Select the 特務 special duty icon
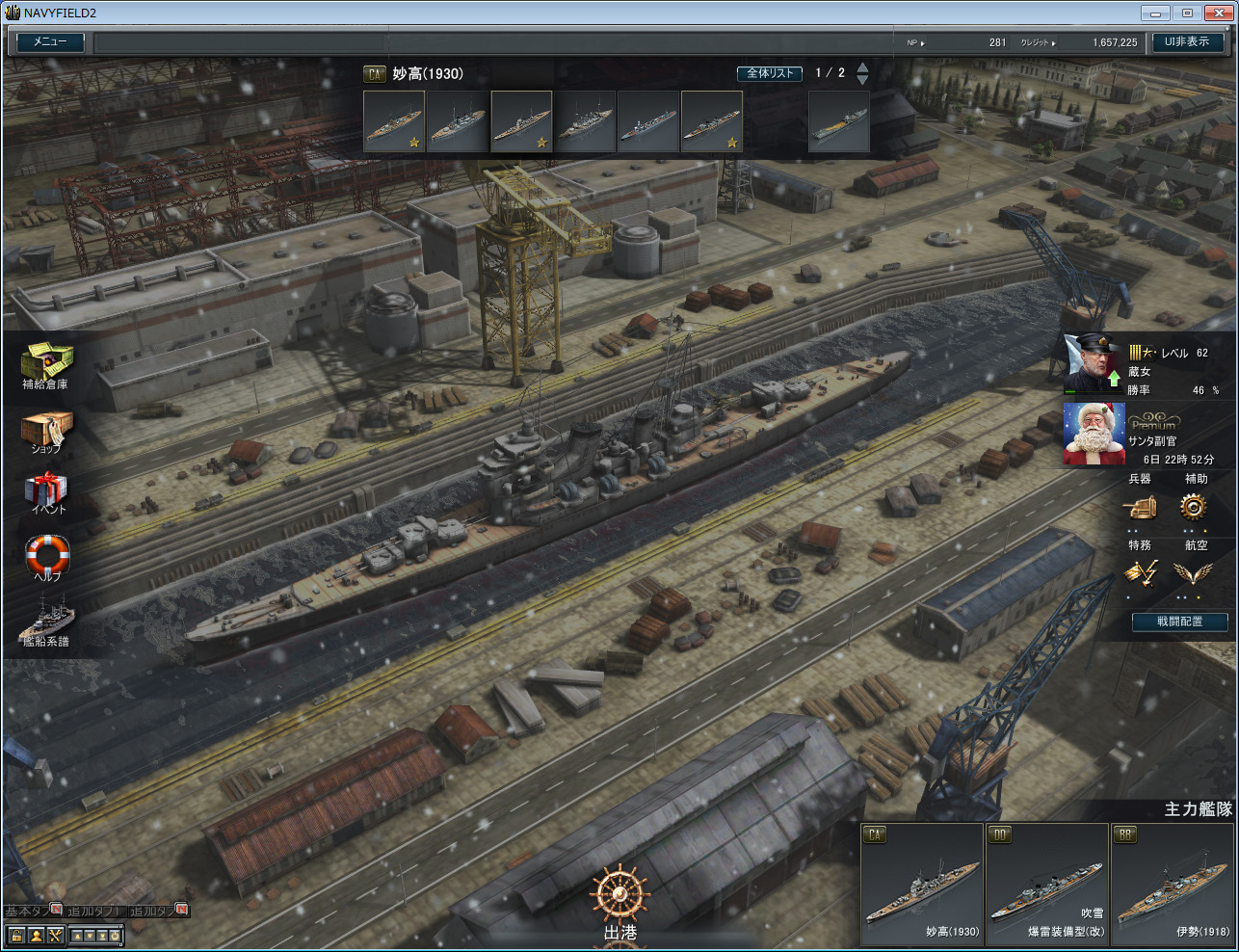The width and height of the screenshot is (1239, 952). 1140,573
